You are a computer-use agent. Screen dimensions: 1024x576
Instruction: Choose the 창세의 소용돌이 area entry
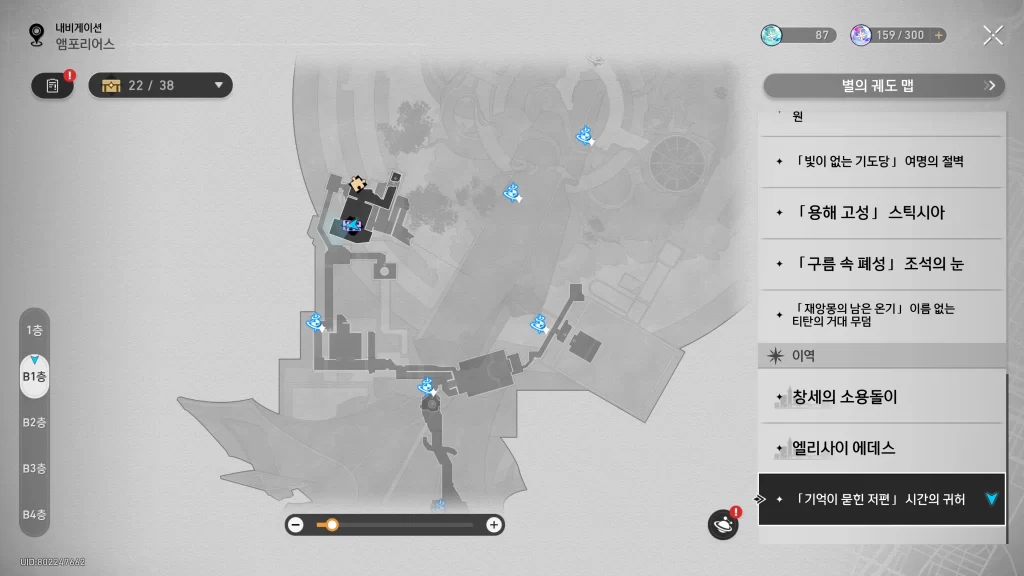tap(880, 397)
